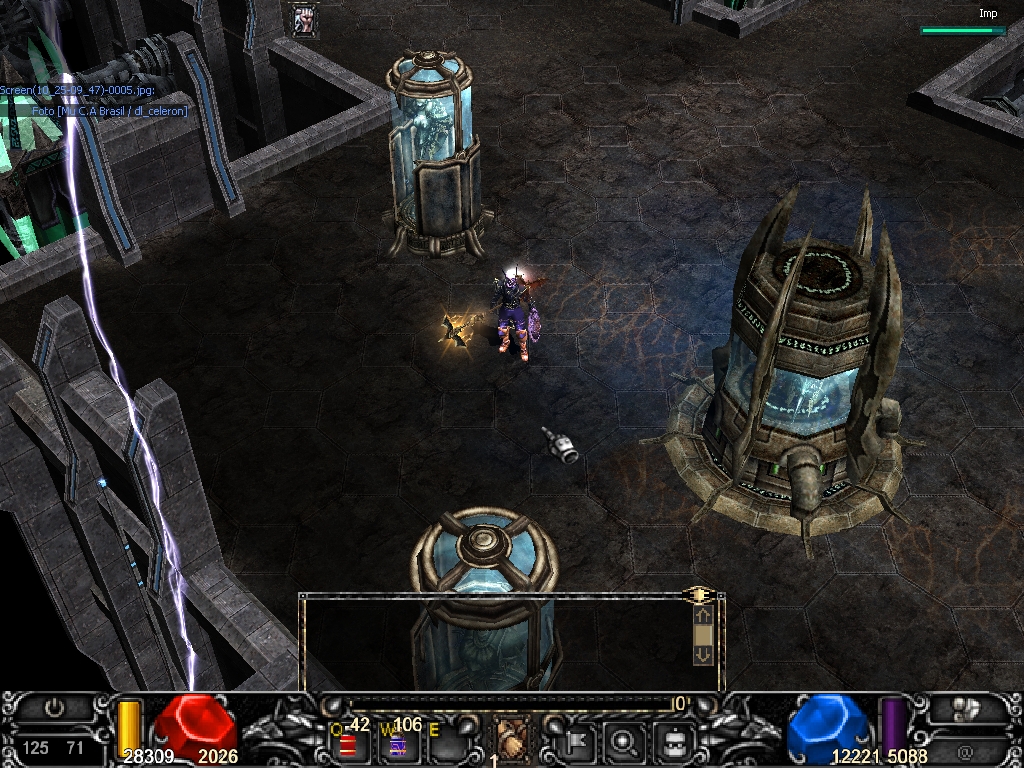Use the red health potion in slot Q
Viewport: 1024px width, 768px height.
click(x=347, y=745)
